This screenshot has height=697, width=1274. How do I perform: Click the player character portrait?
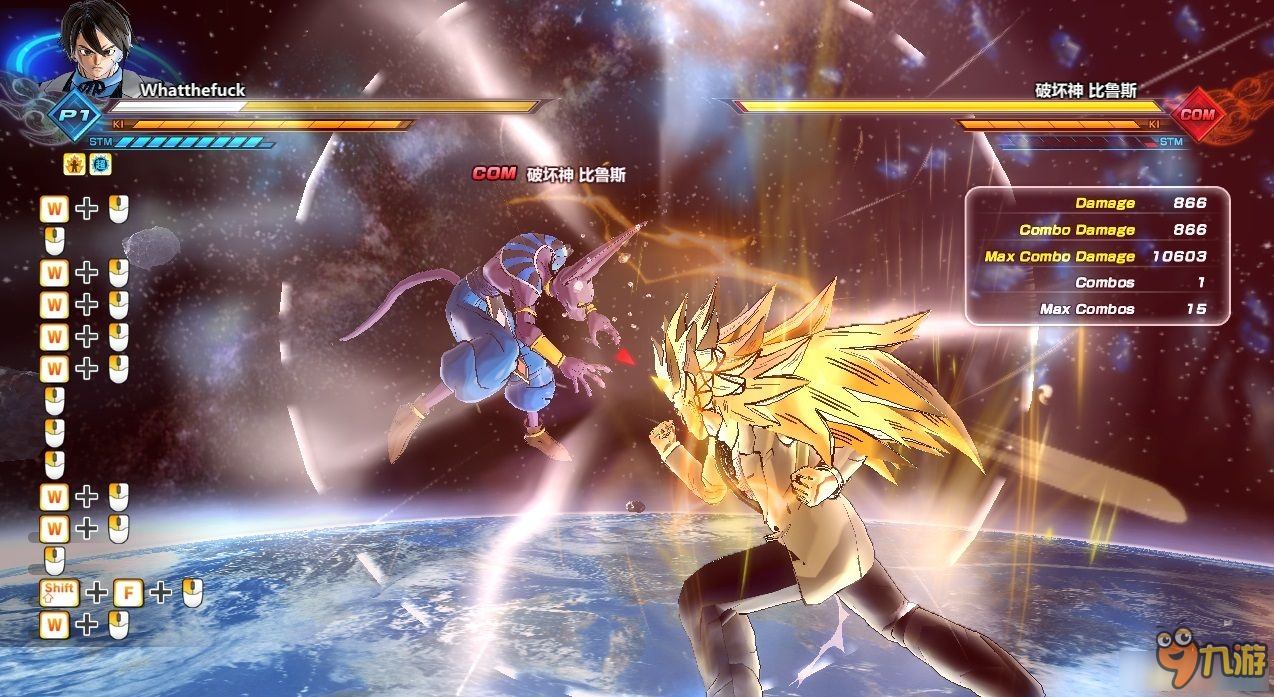click(96, 46)
